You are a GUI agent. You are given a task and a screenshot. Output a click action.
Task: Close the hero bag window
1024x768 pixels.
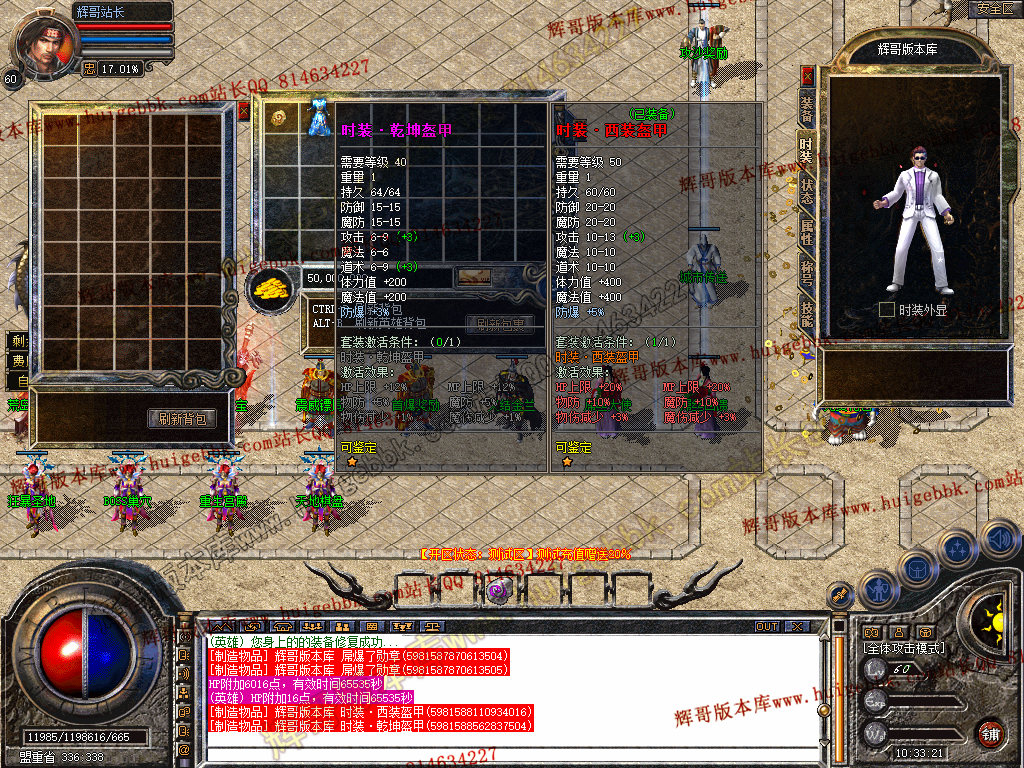point(243,110)
